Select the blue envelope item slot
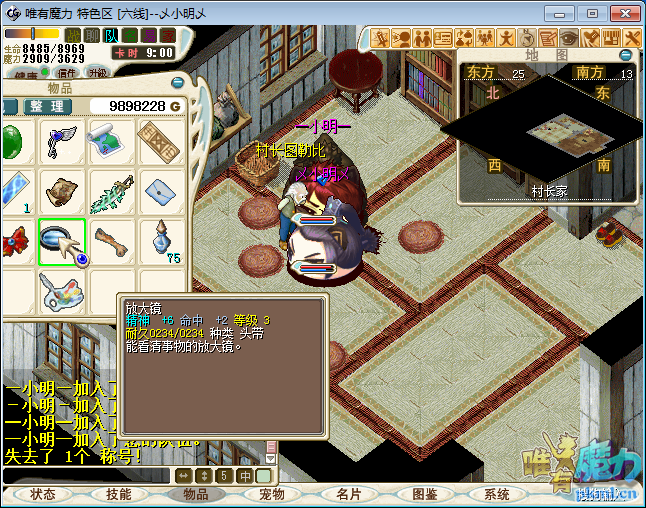Image resolution: width=646 pixels, height=508 pixels. 160,190
